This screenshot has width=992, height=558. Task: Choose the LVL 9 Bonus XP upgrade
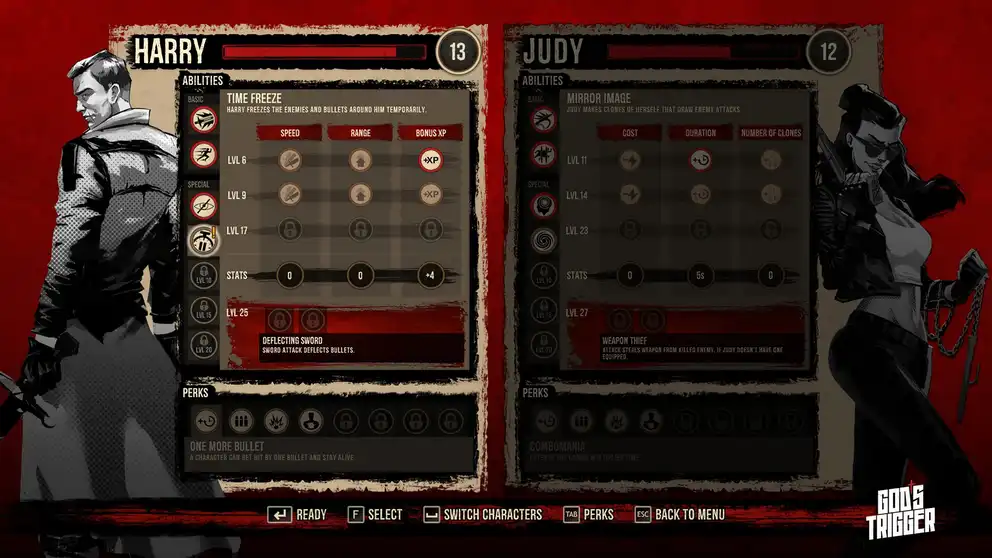(430, 194)
